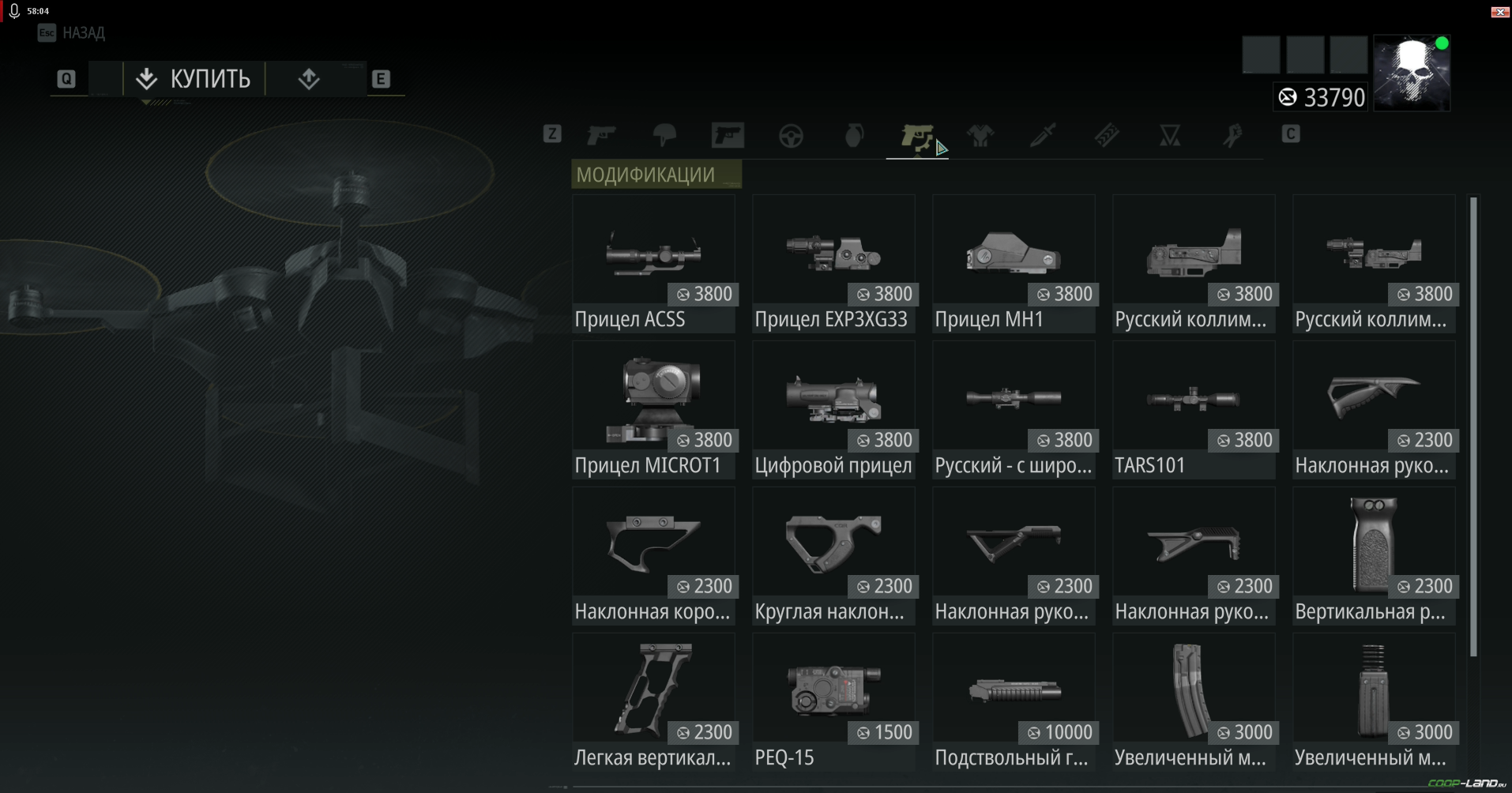
Task: Switch to the sell tab with the up-arrow icon
Action: 309,79
